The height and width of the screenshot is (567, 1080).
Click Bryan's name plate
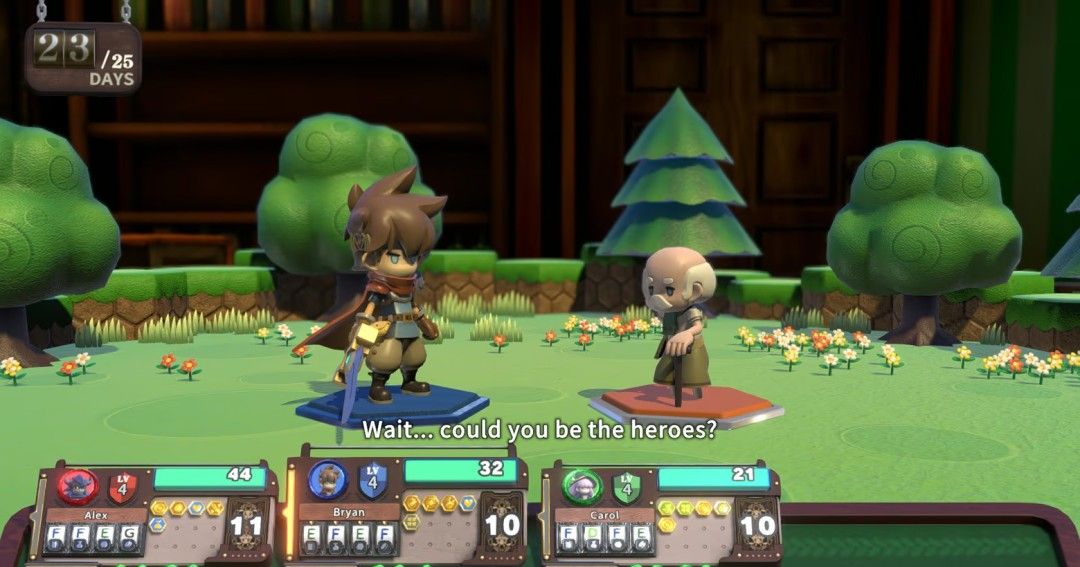pyautogui.click(x=349, y=512)
